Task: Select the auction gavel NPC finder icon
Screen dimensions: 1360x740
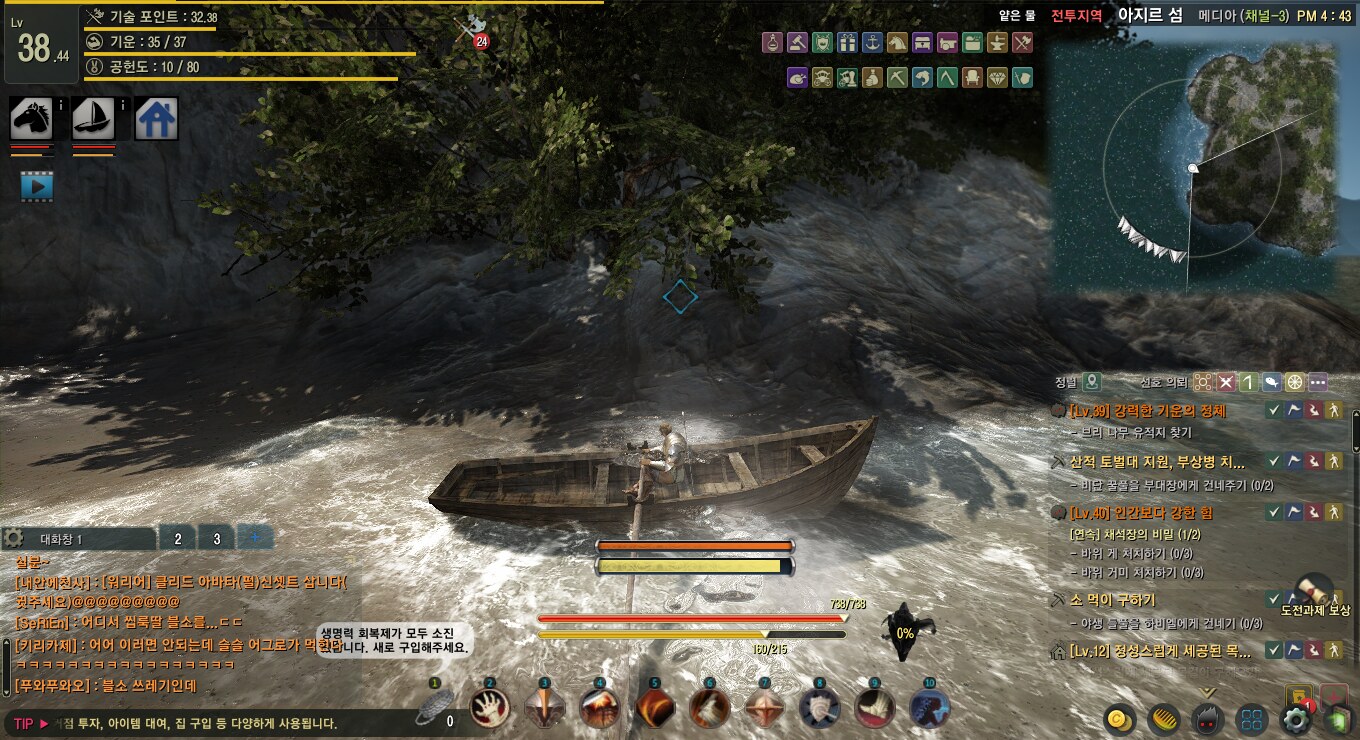Action: point(797,42)
